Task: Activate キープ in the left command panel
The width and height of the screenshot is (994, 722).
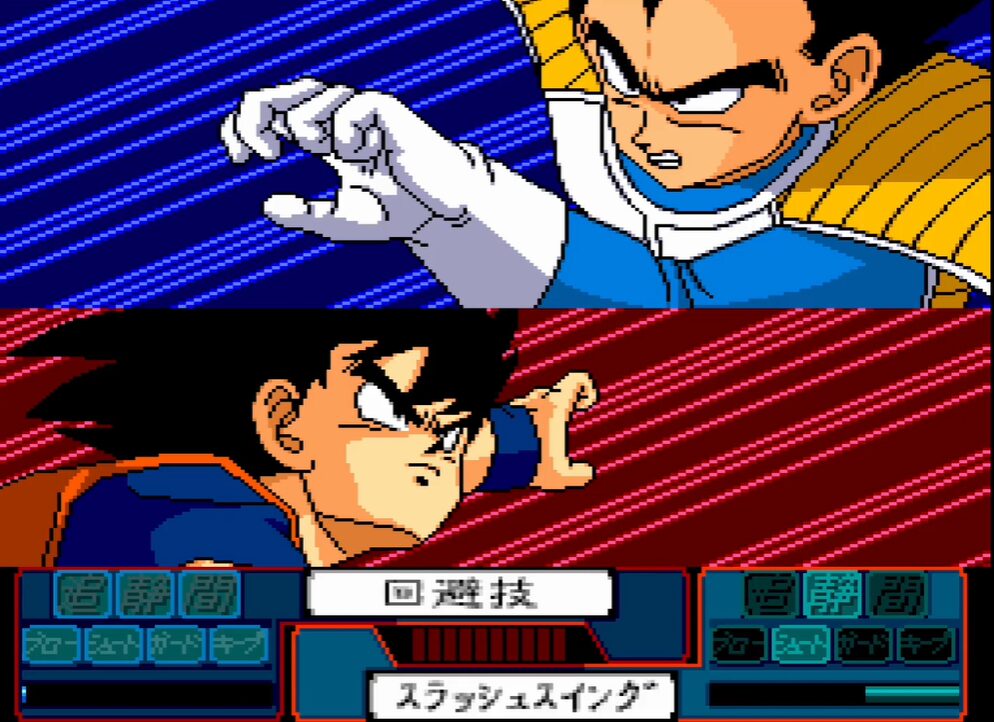Action: pyautogui.click(x=239, y=644)
